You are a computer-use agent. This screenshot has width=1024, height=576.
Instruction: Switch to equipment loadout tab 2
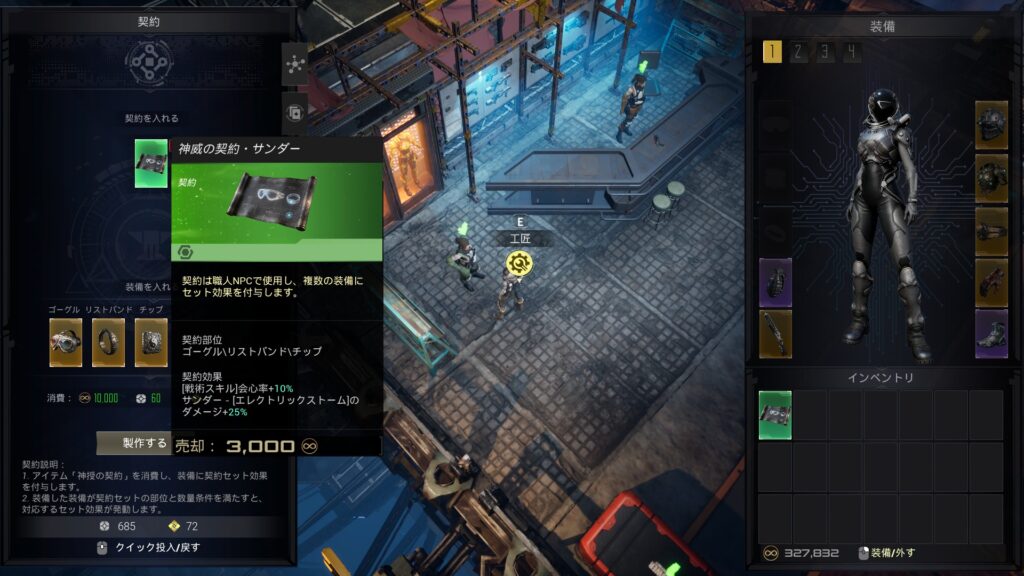798,52
